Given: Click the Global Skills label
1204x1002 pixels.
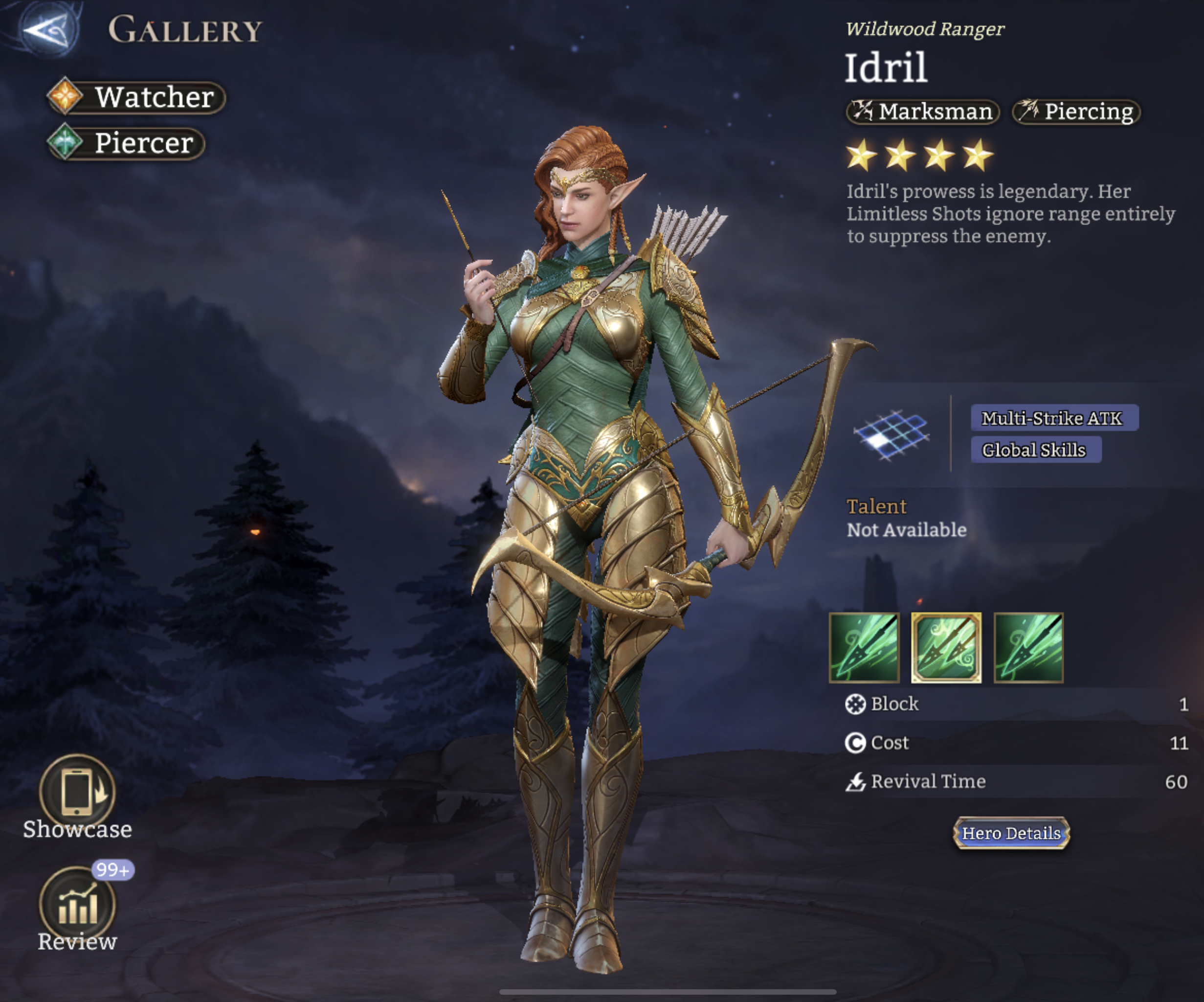Looking at the screenshot, I should pos(1035,450).
